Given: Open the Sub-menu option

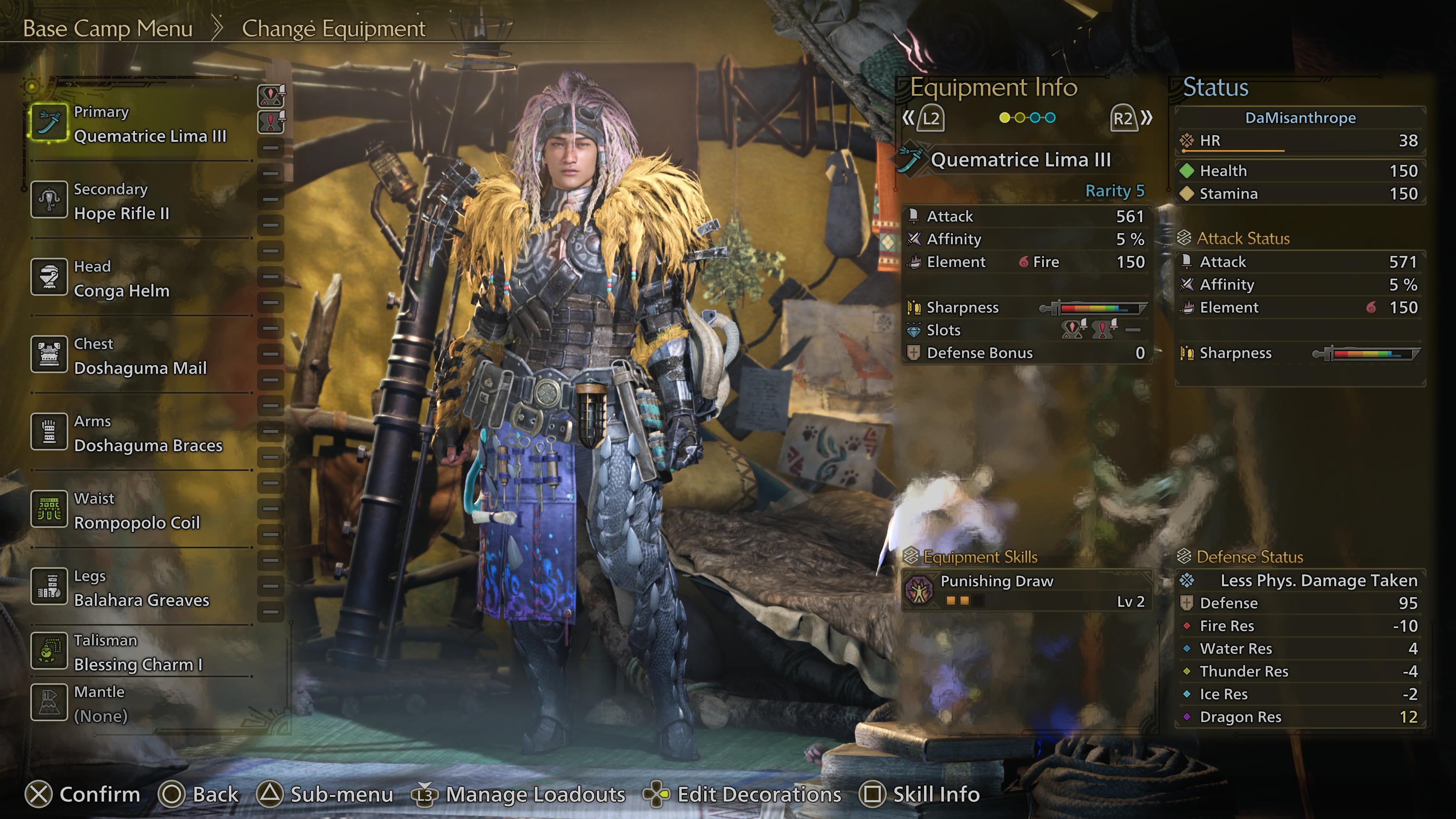Looking at the screenshot, I should pos(325,794).
